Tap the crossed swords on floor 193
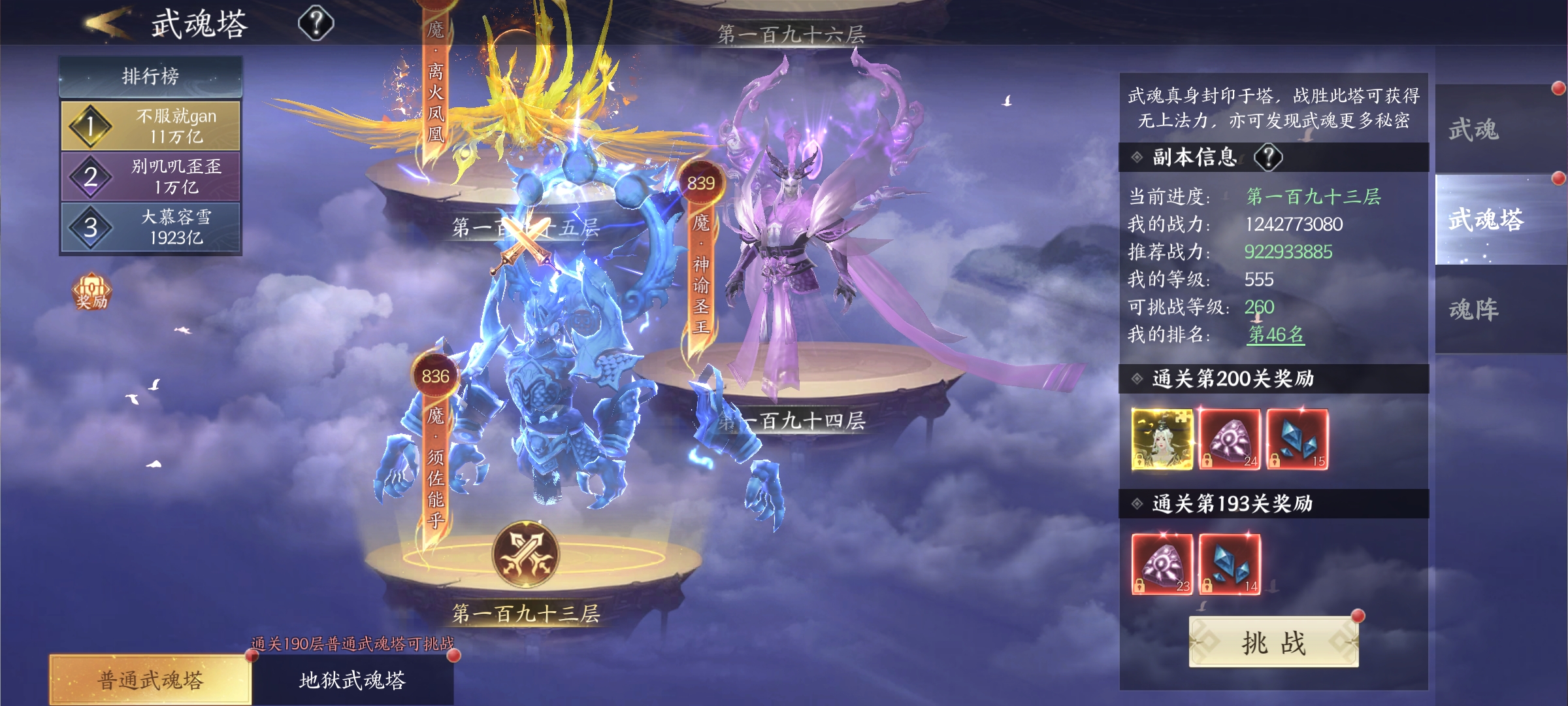The width and height of the screenshot is (1568, 706). pos(525,554)
